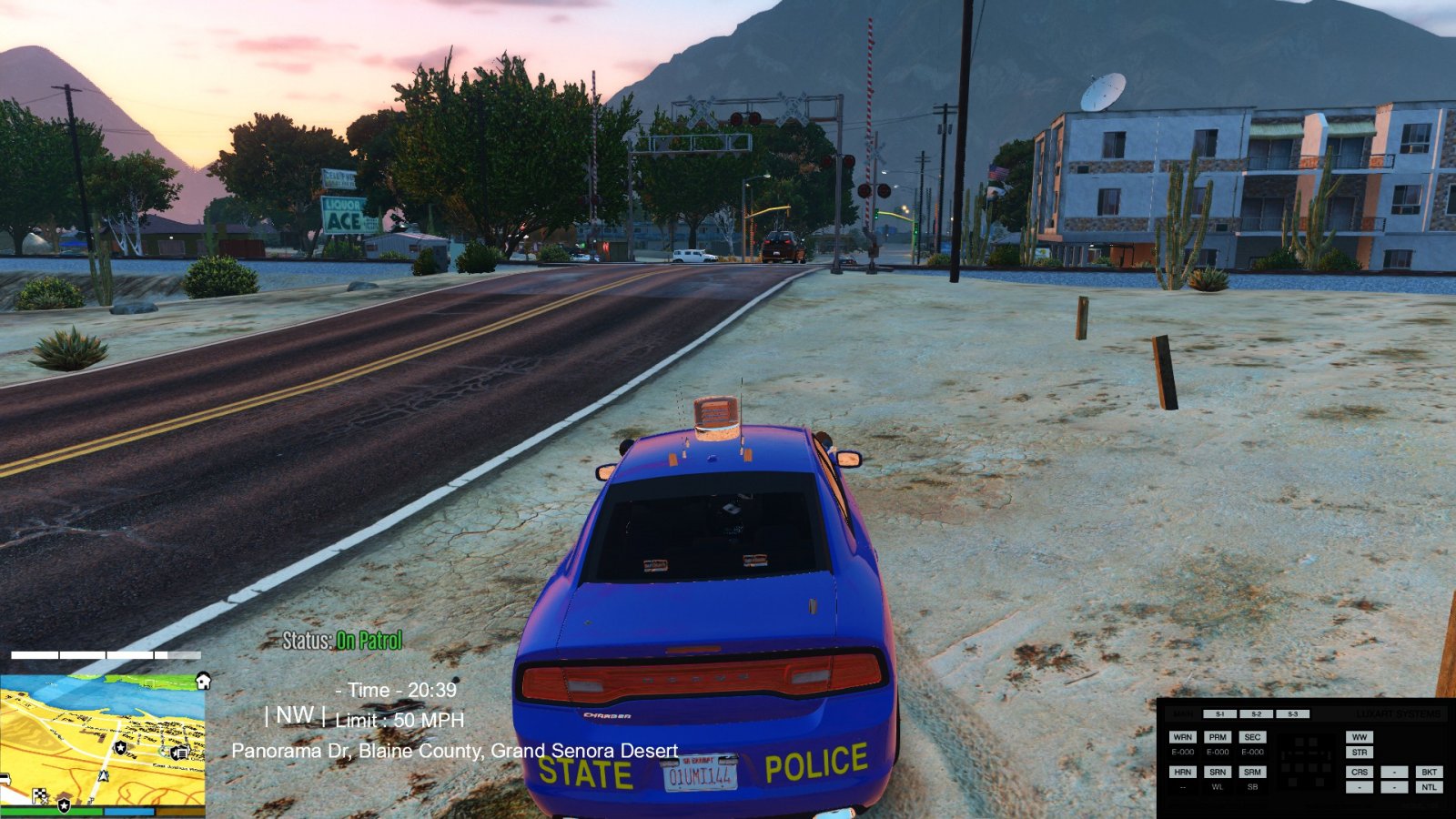Select the house marker on the minimap
1456x819 pixels.
(203, 681)
